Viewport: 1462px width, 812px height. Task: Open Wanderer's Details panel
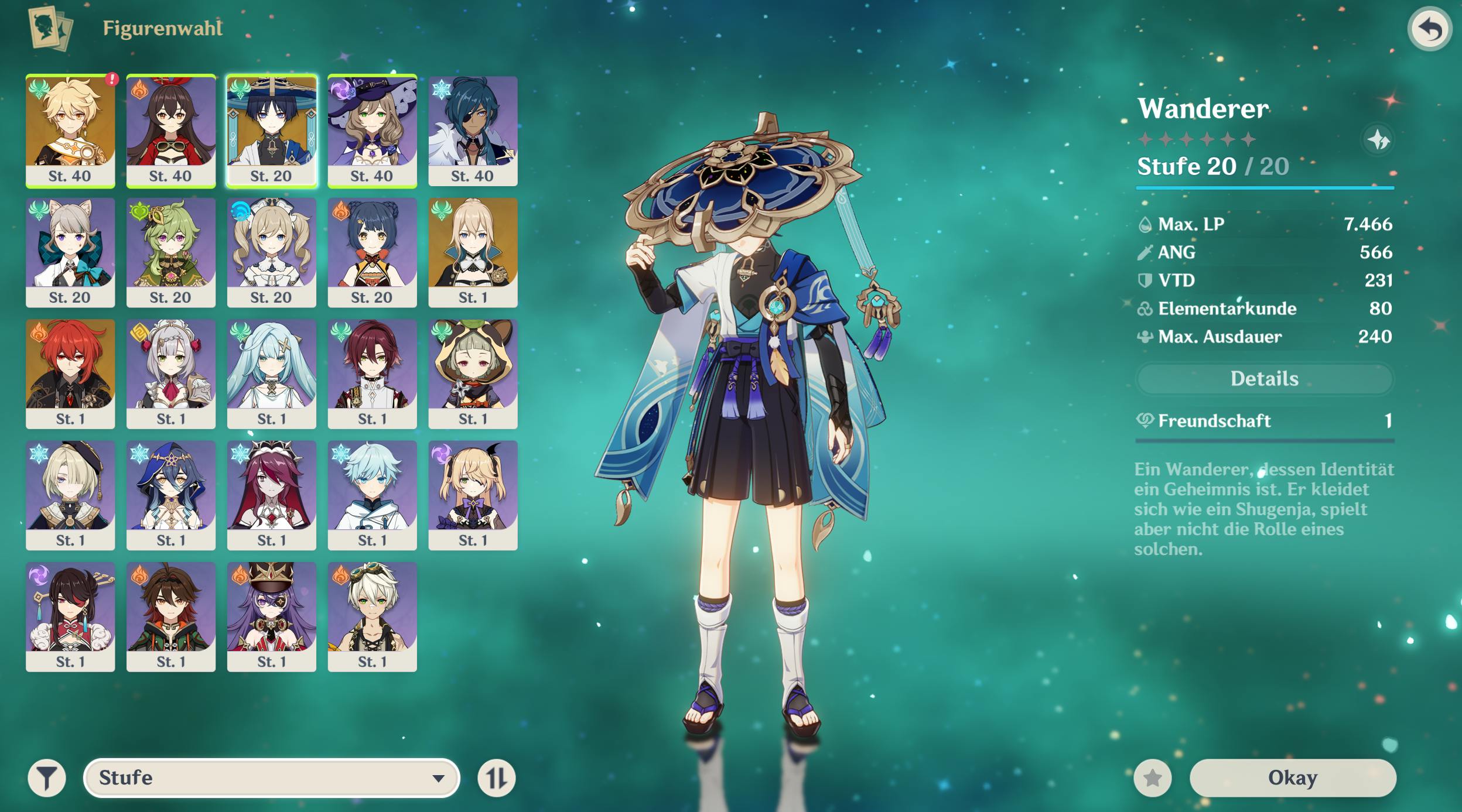1263,379
